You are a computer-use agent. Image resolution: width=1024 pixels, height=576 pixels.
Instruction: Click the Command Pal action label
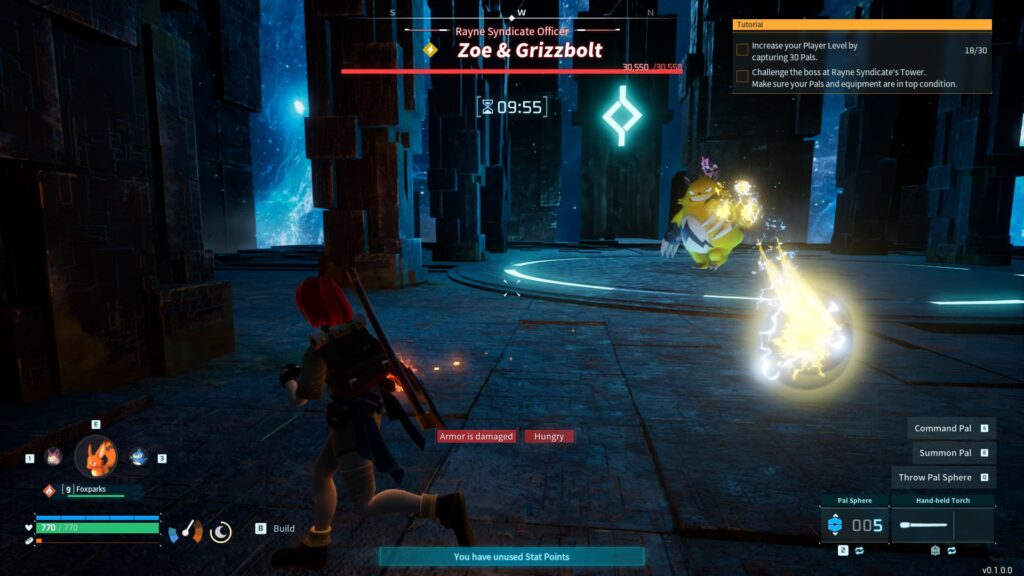[x=944, y=428]
